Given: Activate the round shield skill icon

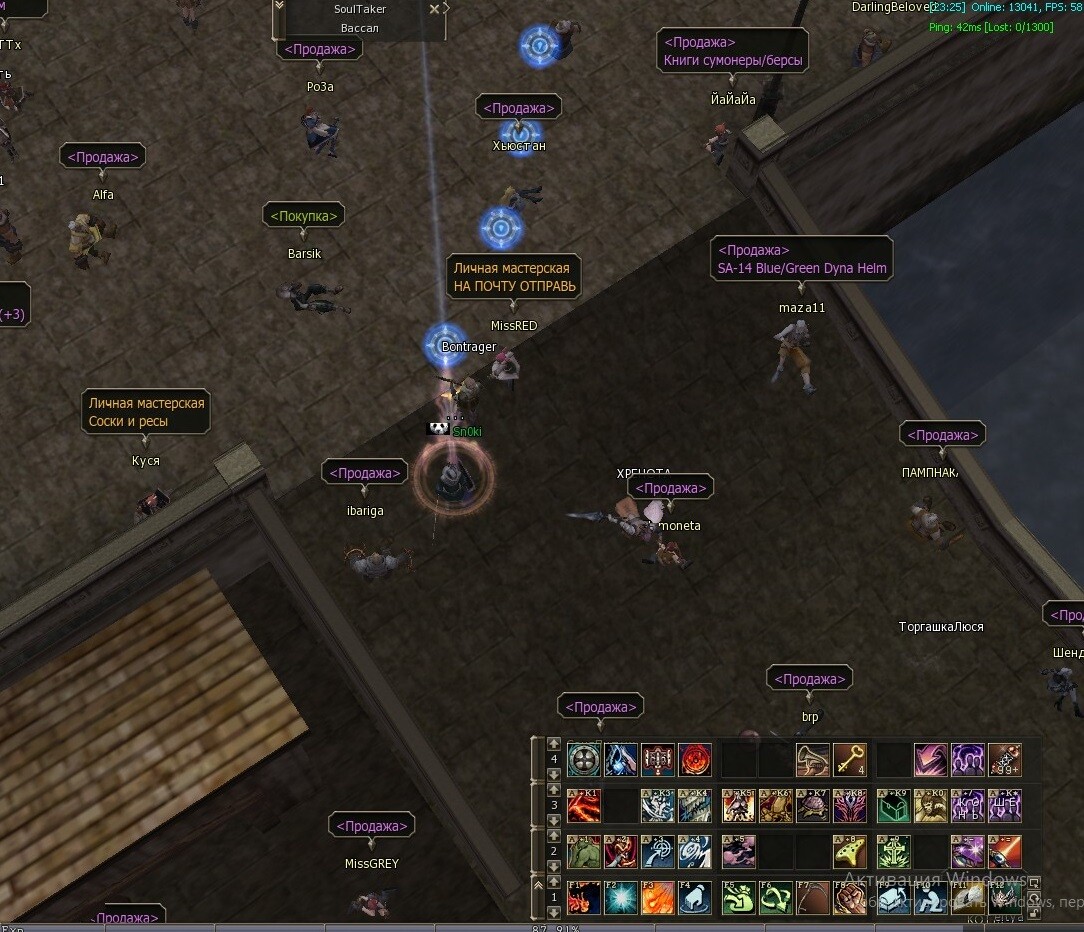Looking at the screenshot, I should point(583,760).
